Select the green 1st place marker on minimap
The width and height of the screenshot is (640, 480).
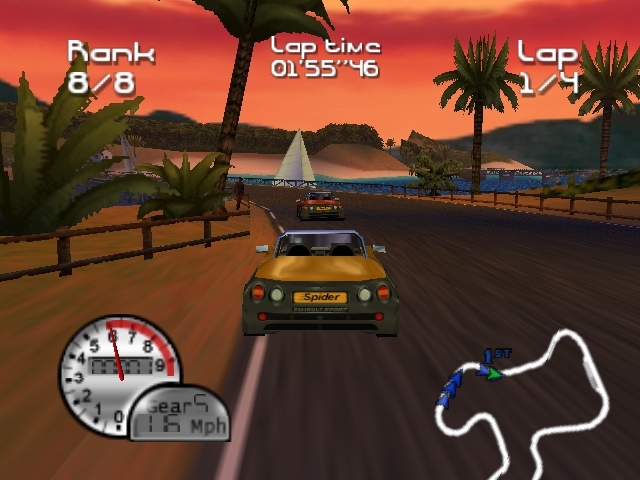pyautogui.click(x=493, y=374)
